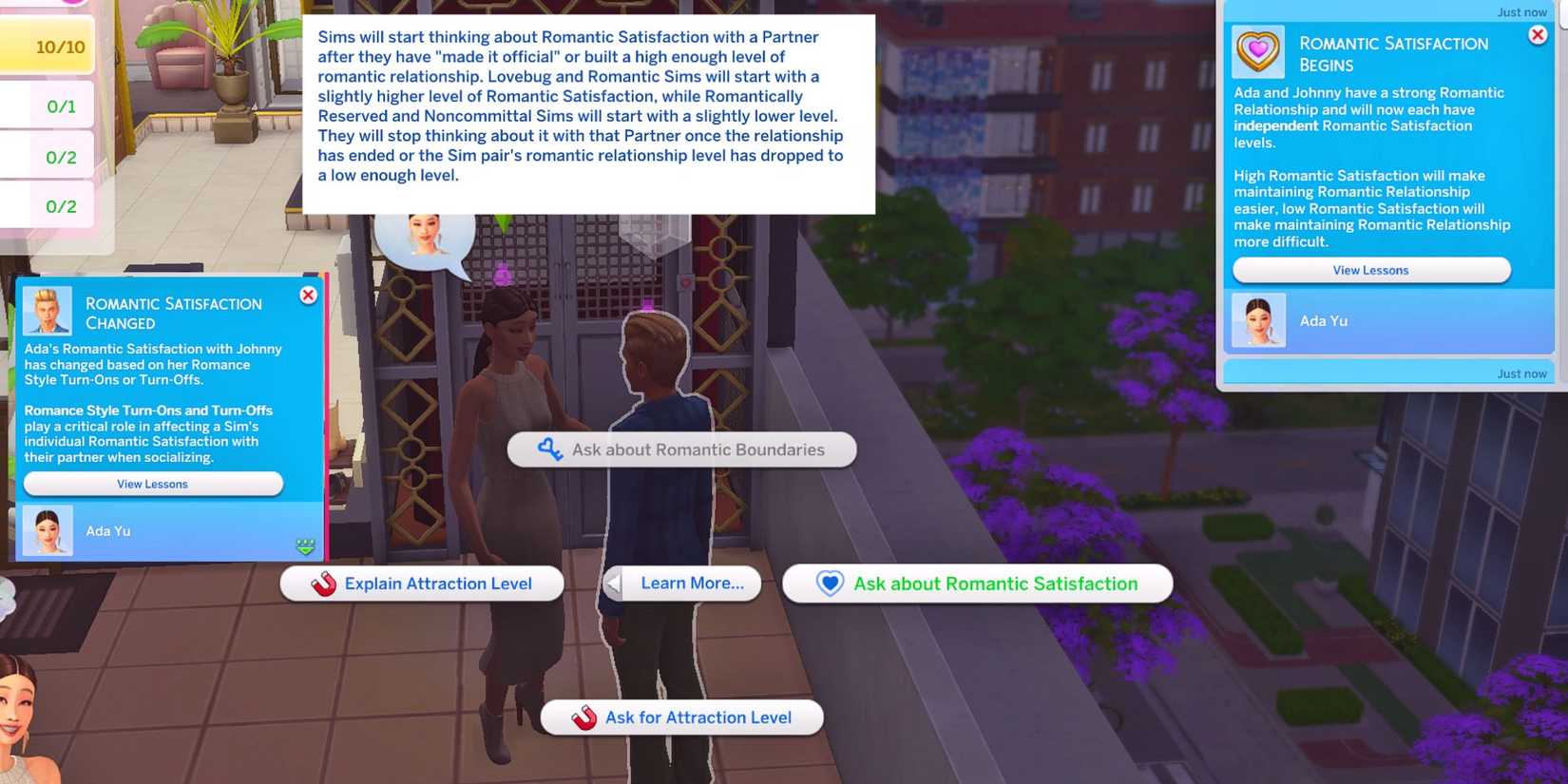1568x784 pixels.
Task: Click Johnny's face icon in the Romantic Satisfaction Changed header
Action: pos(49,310)
